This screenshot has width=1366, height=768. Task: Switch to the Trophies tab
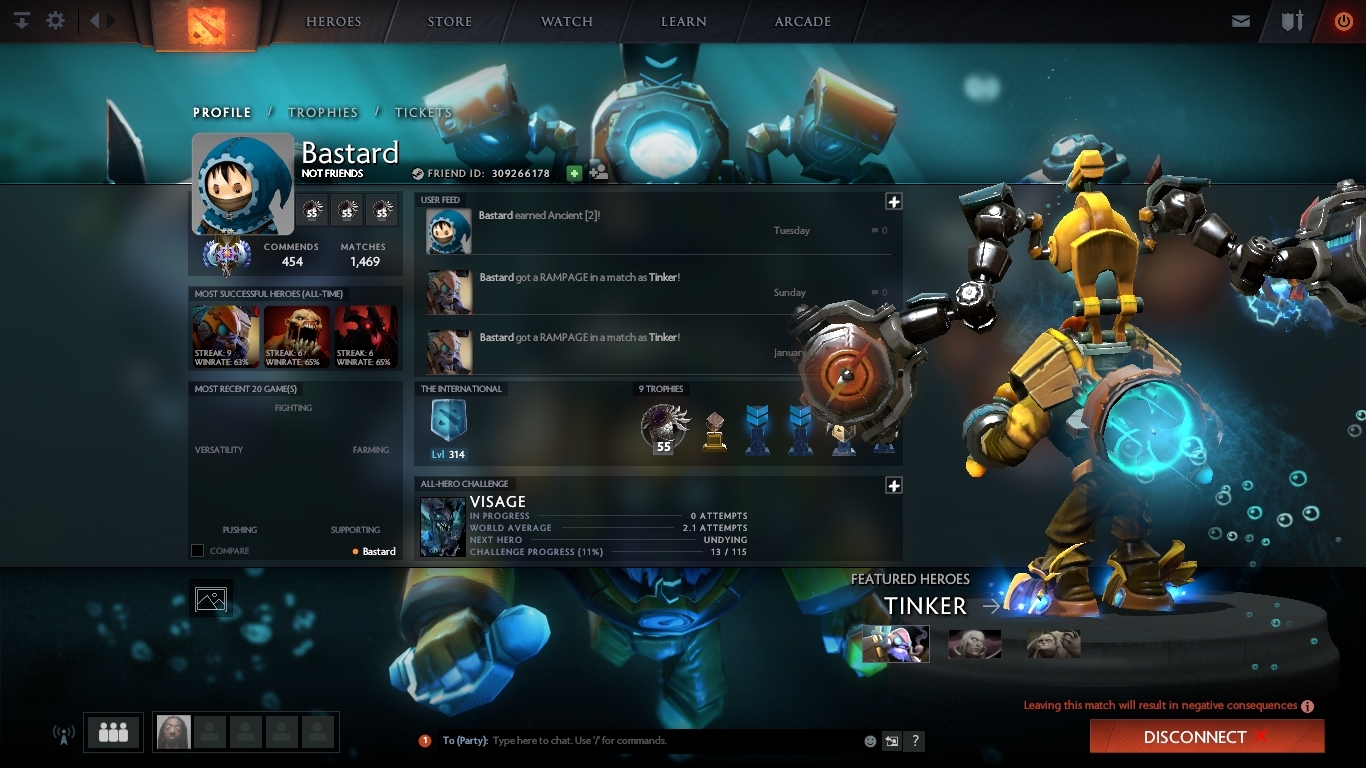[323, 112]
